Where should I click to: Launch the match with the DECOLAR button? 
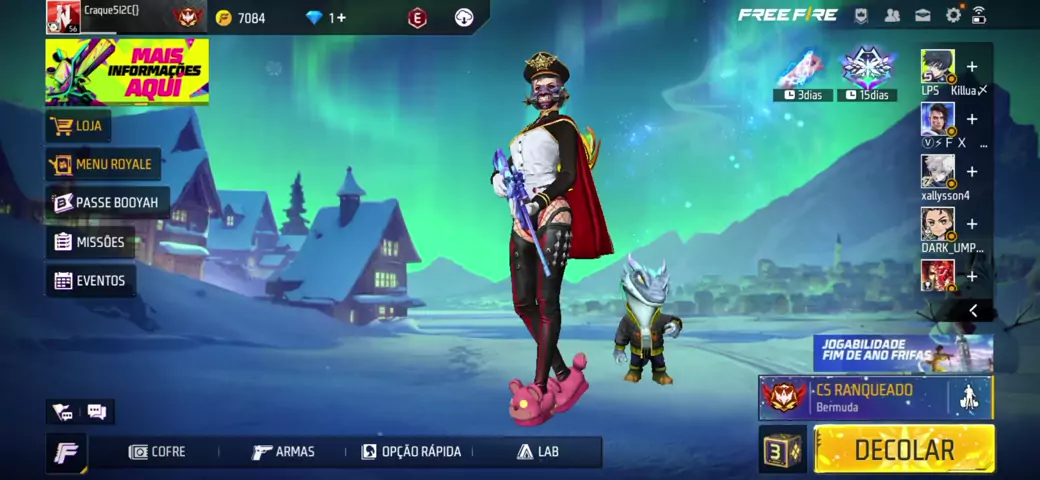click(904, 449)
